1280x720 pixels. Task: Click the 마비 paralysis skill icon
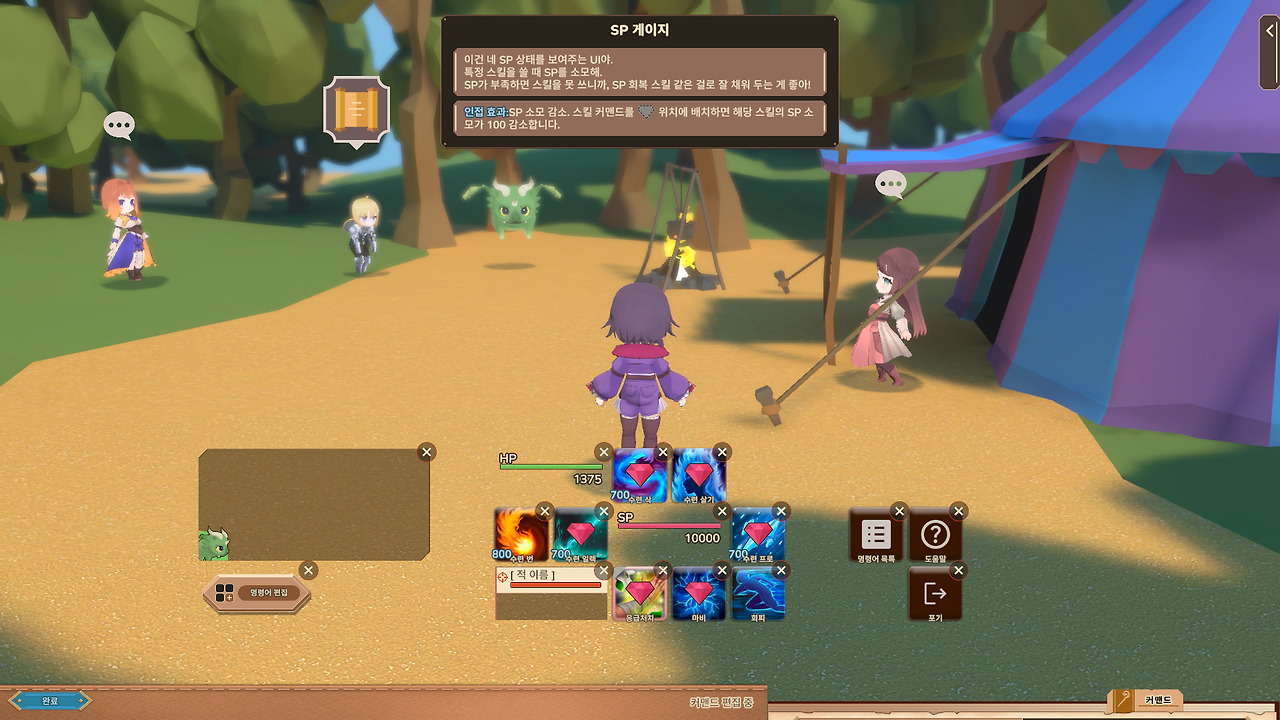pyautogui.click(x=697, y=592)
